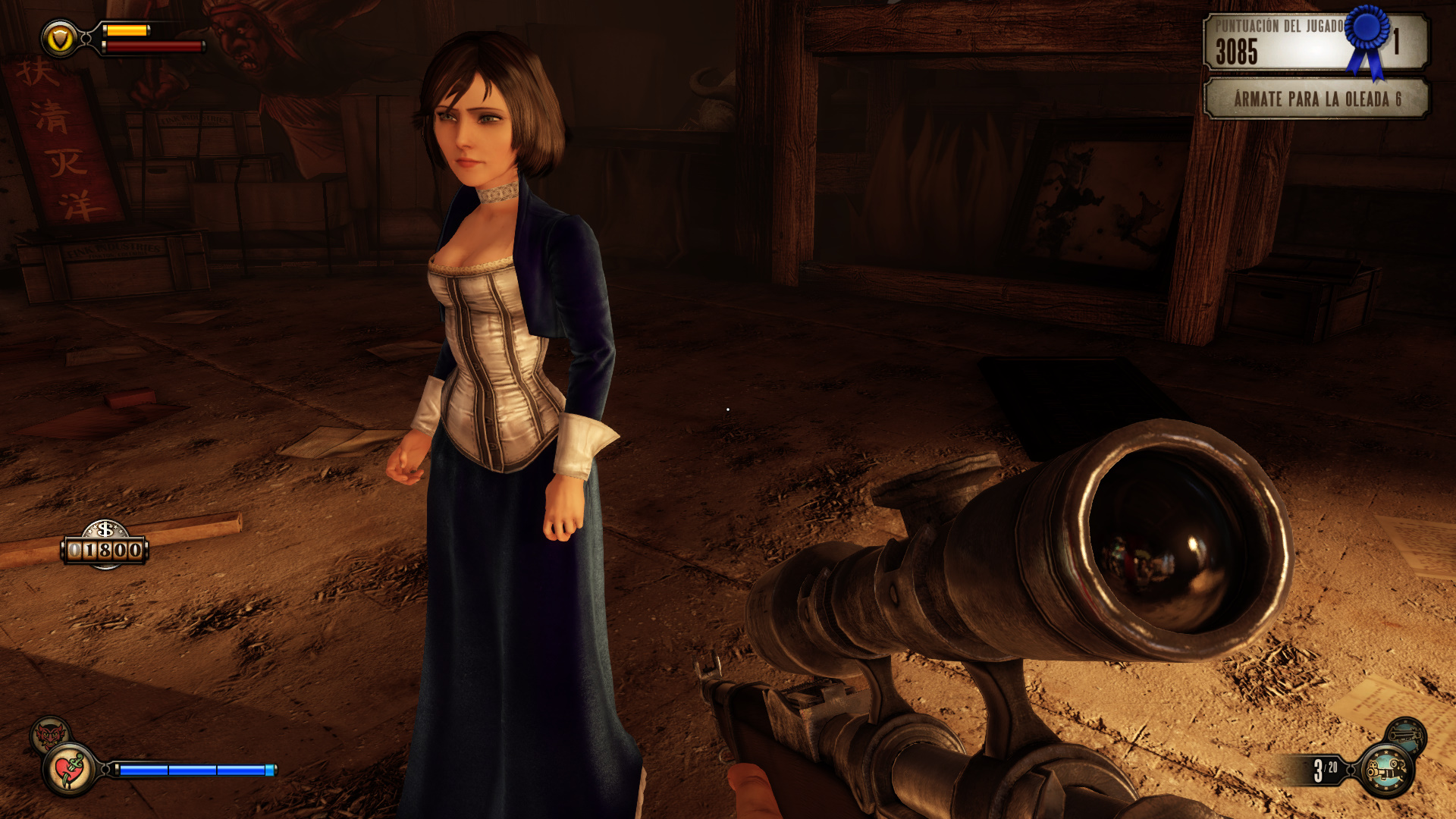Screen dimensions: 1456x819
Task: Switch to the secondary weapon icon
Action: coord(1405,734)
